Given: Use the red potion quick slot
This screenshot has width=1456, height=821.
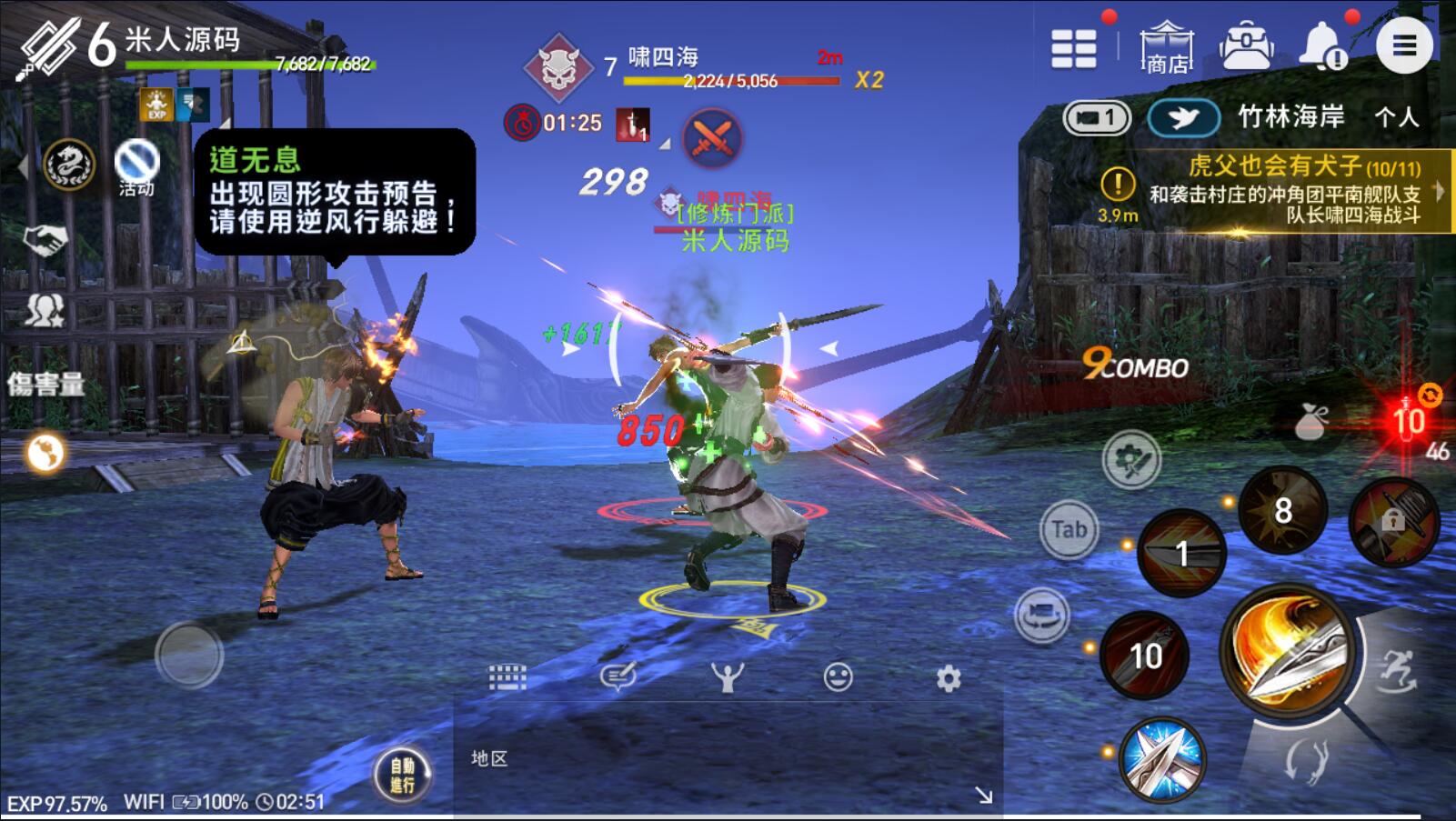Looking at the screenshot, I should tap(1408, 420).
